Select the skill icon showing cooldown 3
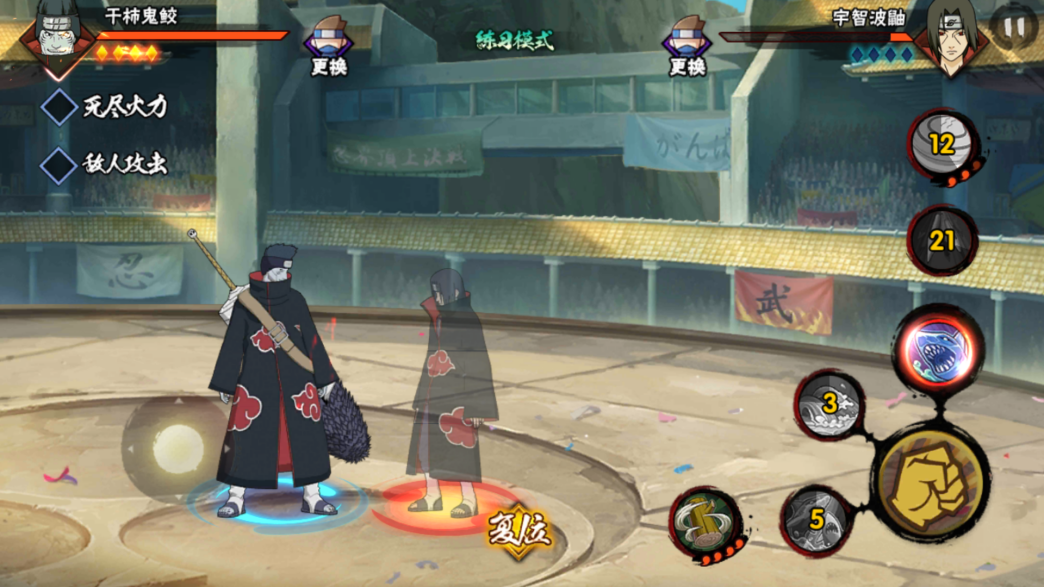 pos(830,406)
